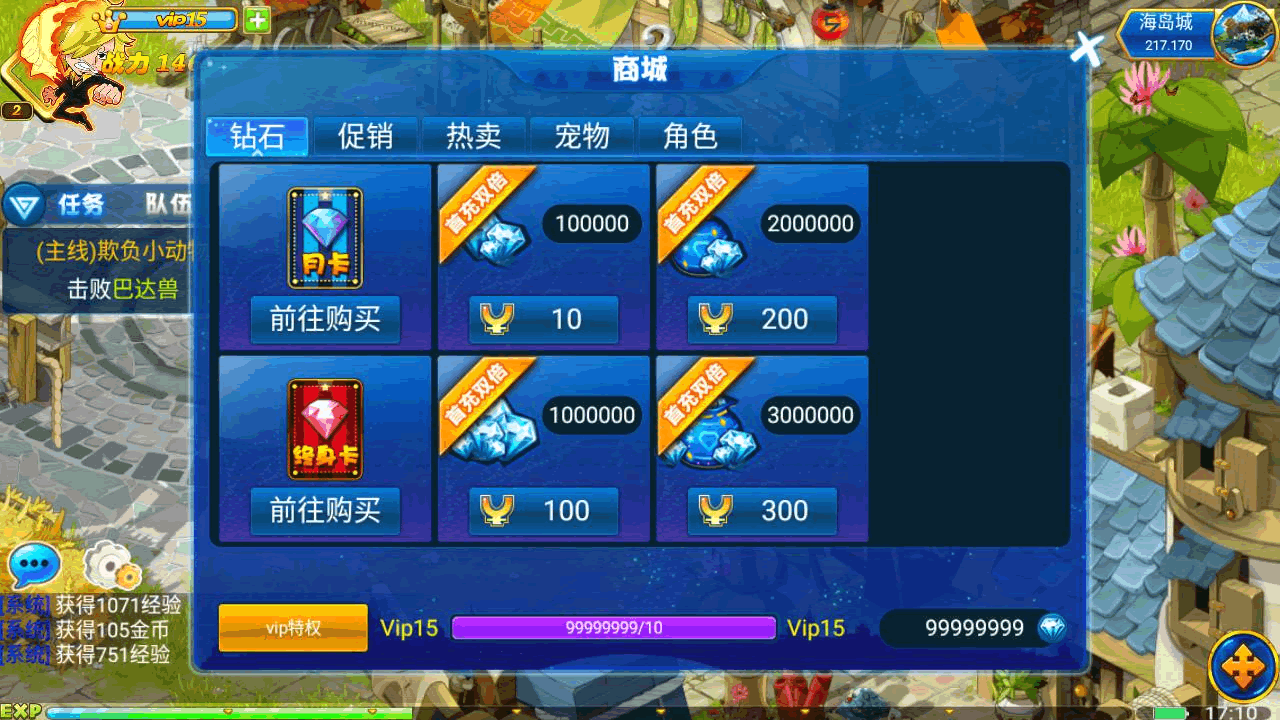This screenshot has height=720, width=1280.
Task: Click the gear settings icon near chat
Action: (x=112, y=566)
